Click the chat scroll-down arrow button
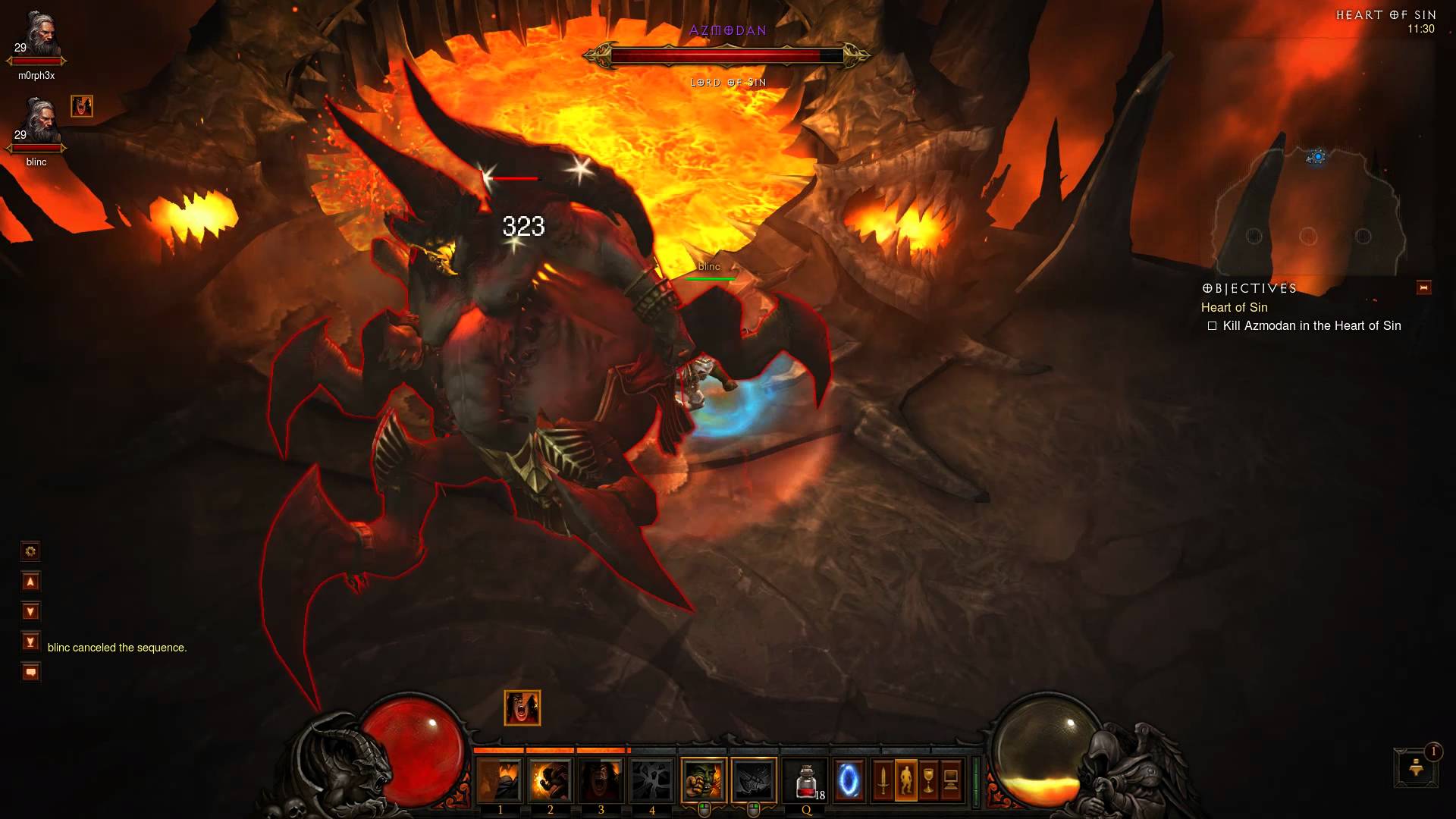This screenshot has width=1456, height=819. click(x=30, y=611)
